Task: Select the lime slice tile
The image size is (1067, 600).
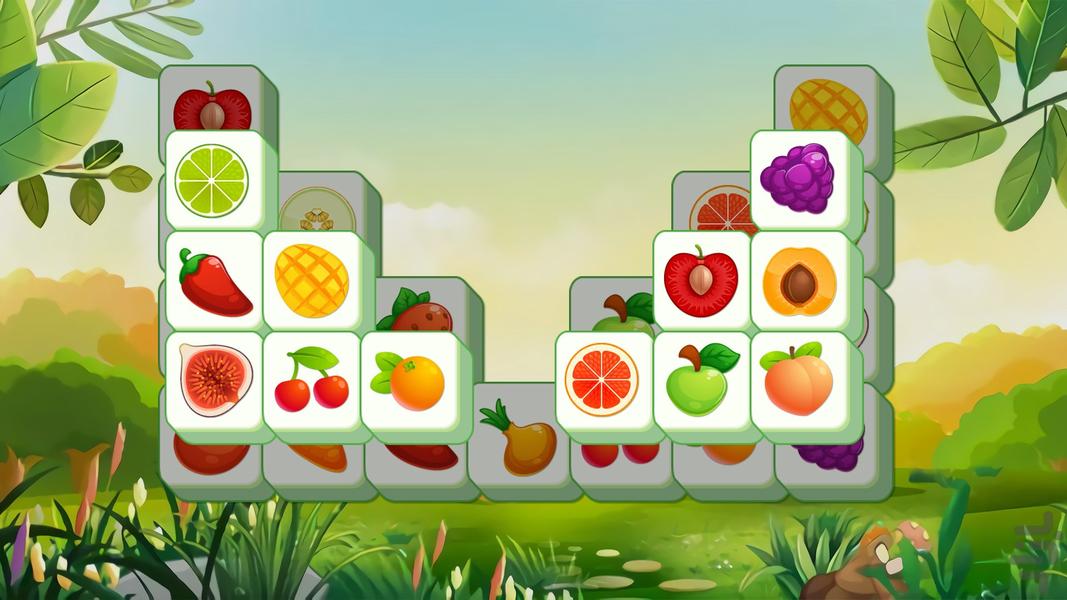Action: click(x=211, y=180)
